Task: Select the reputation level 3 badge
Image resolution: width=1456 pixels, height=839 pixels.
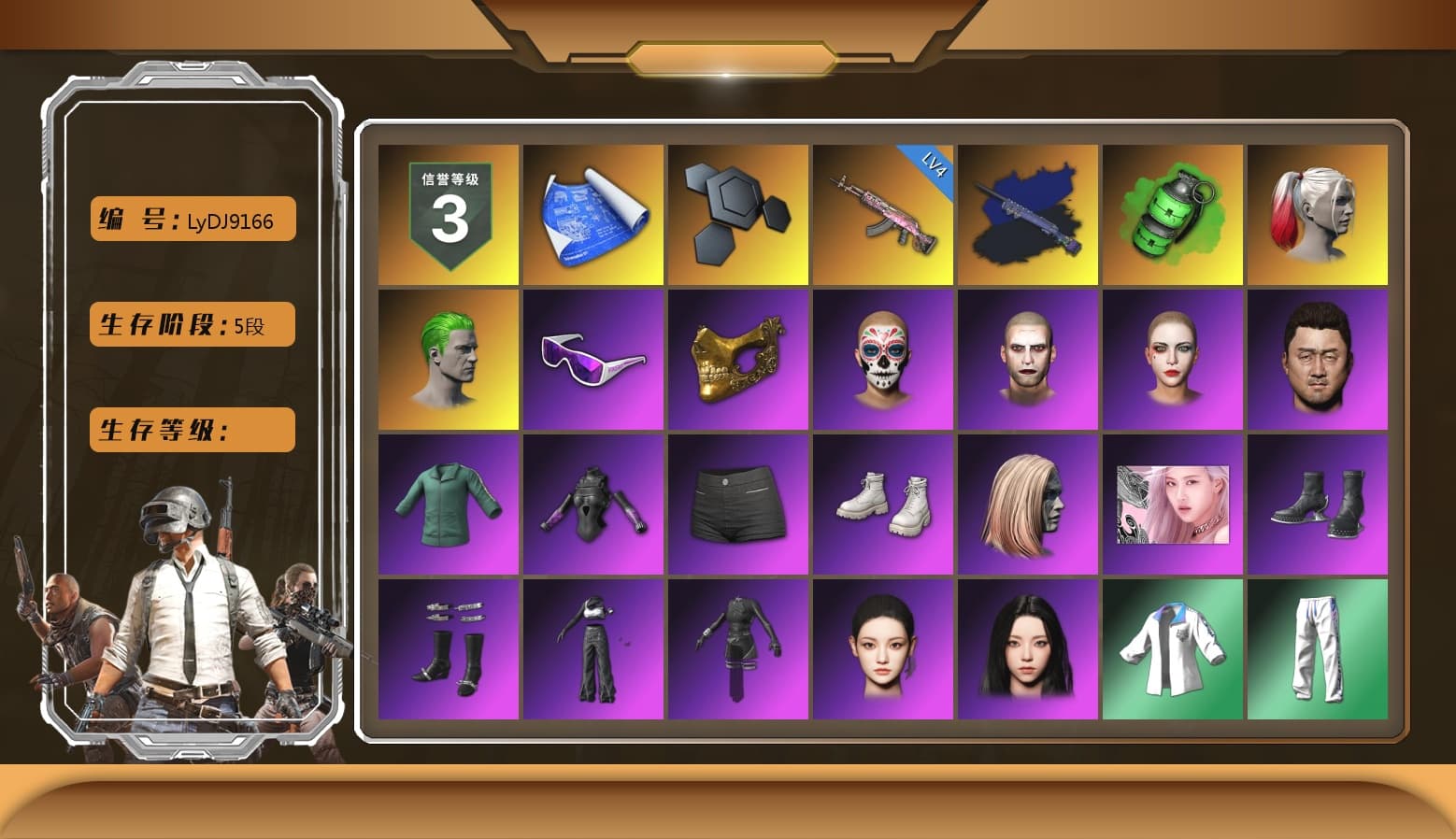Action: coord(447,213)
